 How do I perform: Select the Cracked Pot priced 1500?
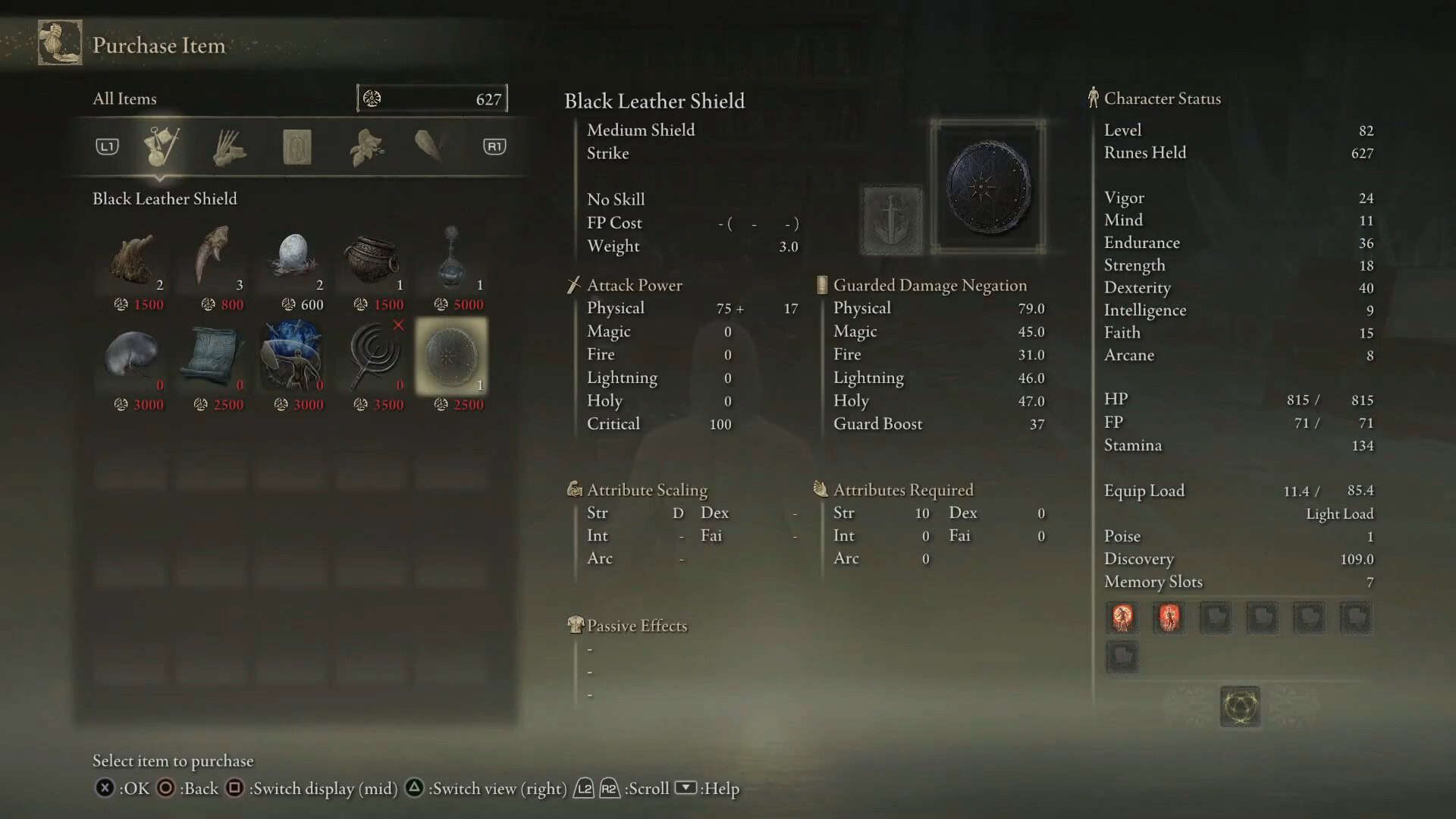371,258
